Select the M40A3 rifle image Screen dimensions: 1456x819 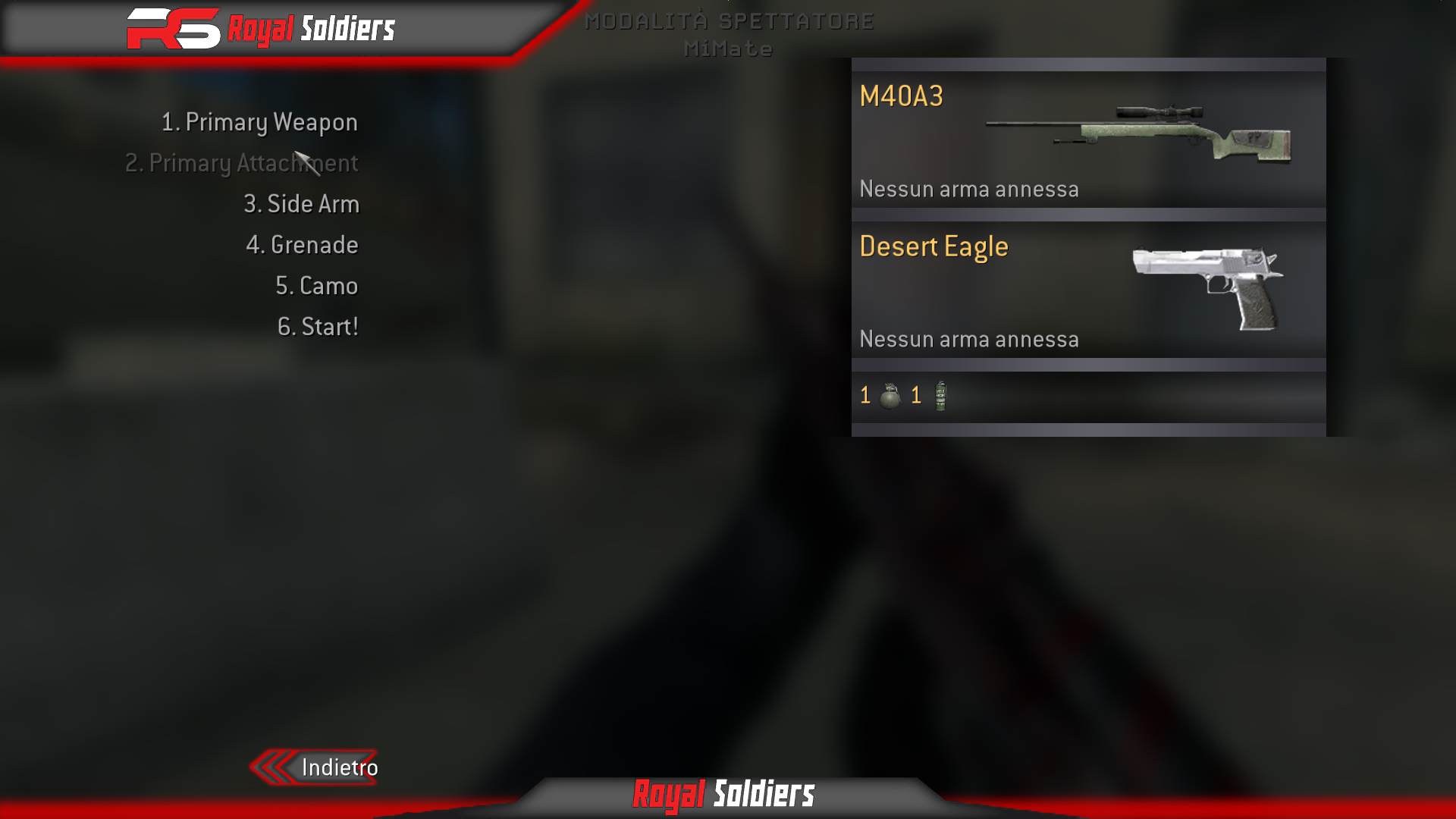(1137, 133)
